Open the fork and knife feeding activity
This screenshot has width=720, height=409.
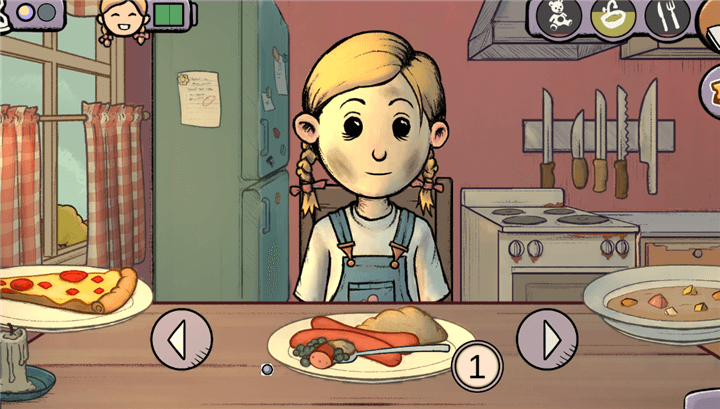pyautogui.click(x=665, y=15)
